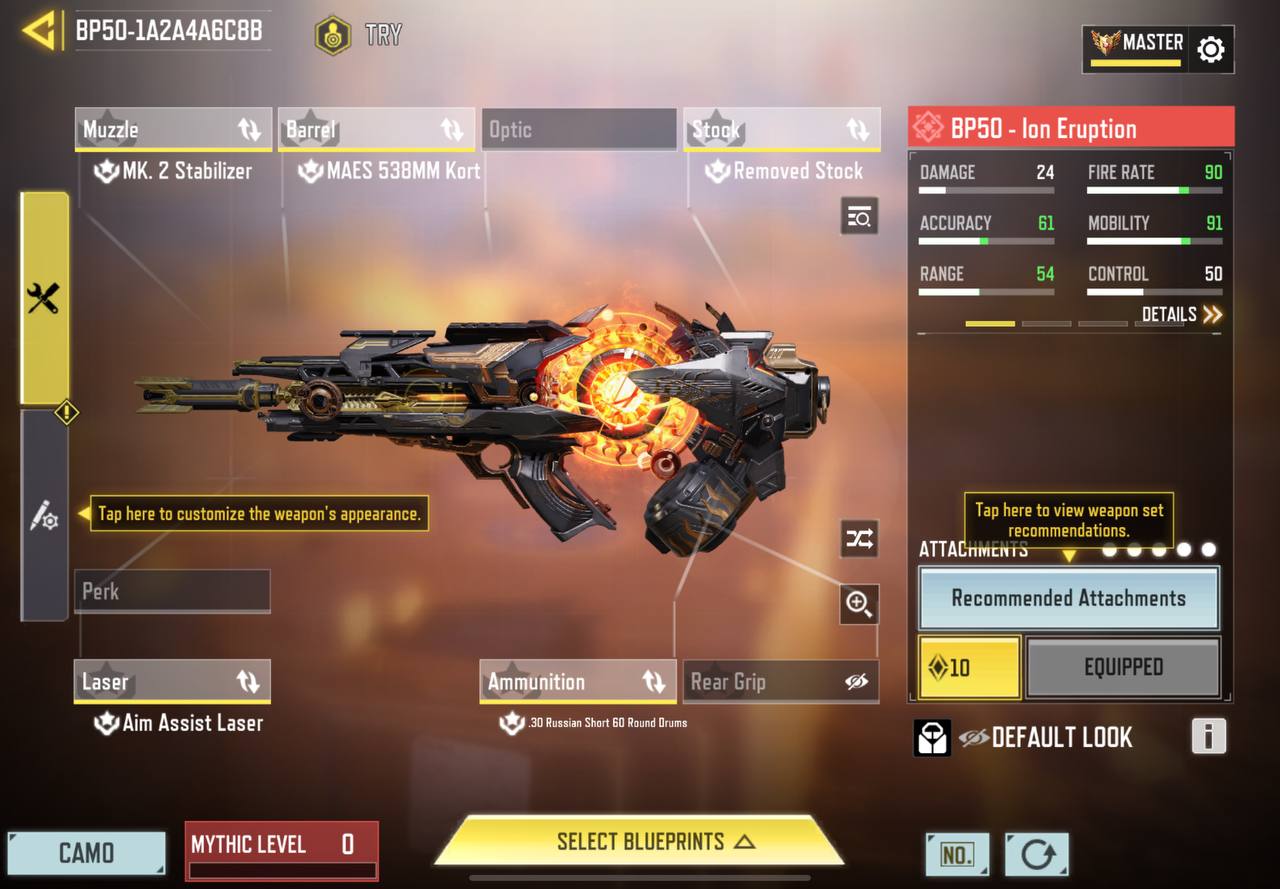This screenshot has height=889, width=1280.
Task: Click the EQUIPPED button
Action: (1123, 667)
